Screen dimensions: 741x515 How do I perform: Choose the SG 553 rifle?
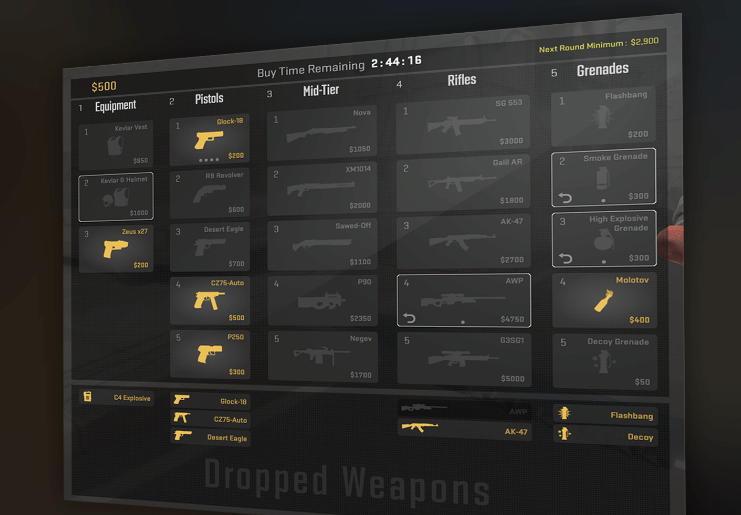pyautogui.click(x=463, y=124)
